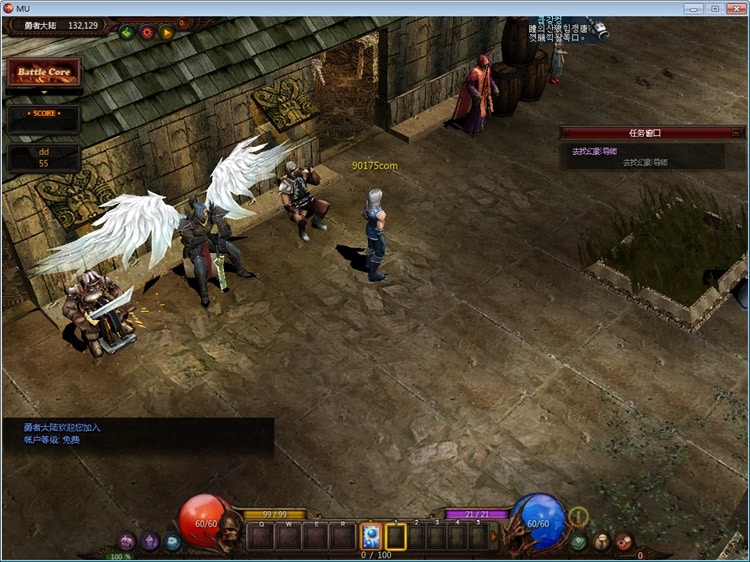Click the yellow exclamation alert icon
Image resolution: width=750 pixels, height=562 pixels.
(578, 516)
